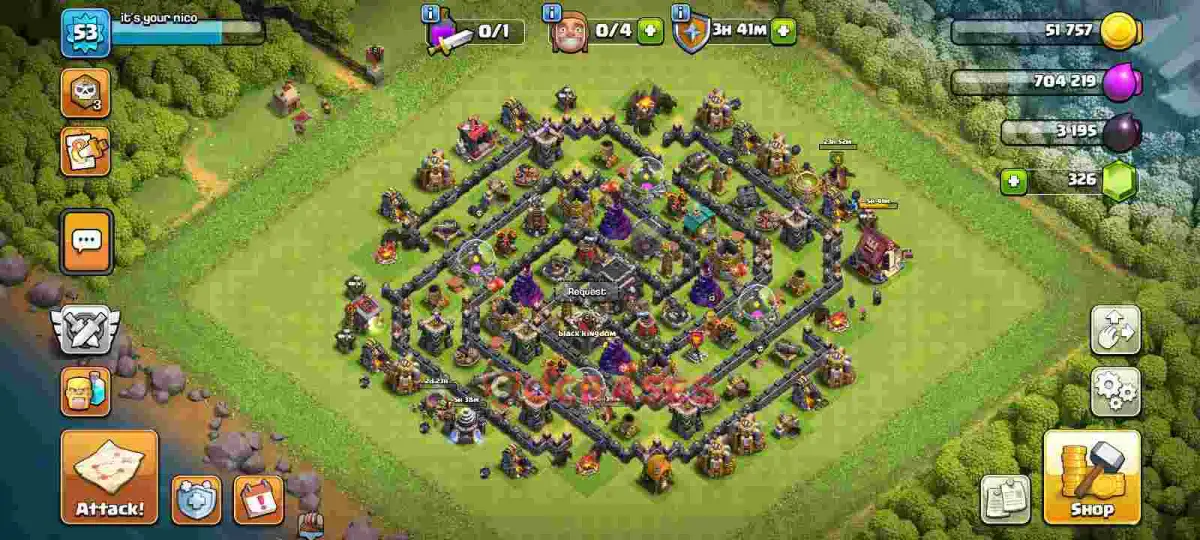The height and width of the screenshot is (540, 1200).
Task: Open the clan war crossed-swords badge
Action: point(86,328)
